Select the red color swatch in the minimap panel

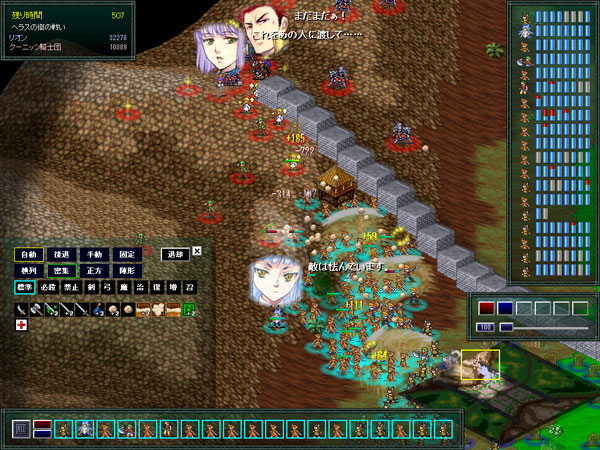point(486,308)
